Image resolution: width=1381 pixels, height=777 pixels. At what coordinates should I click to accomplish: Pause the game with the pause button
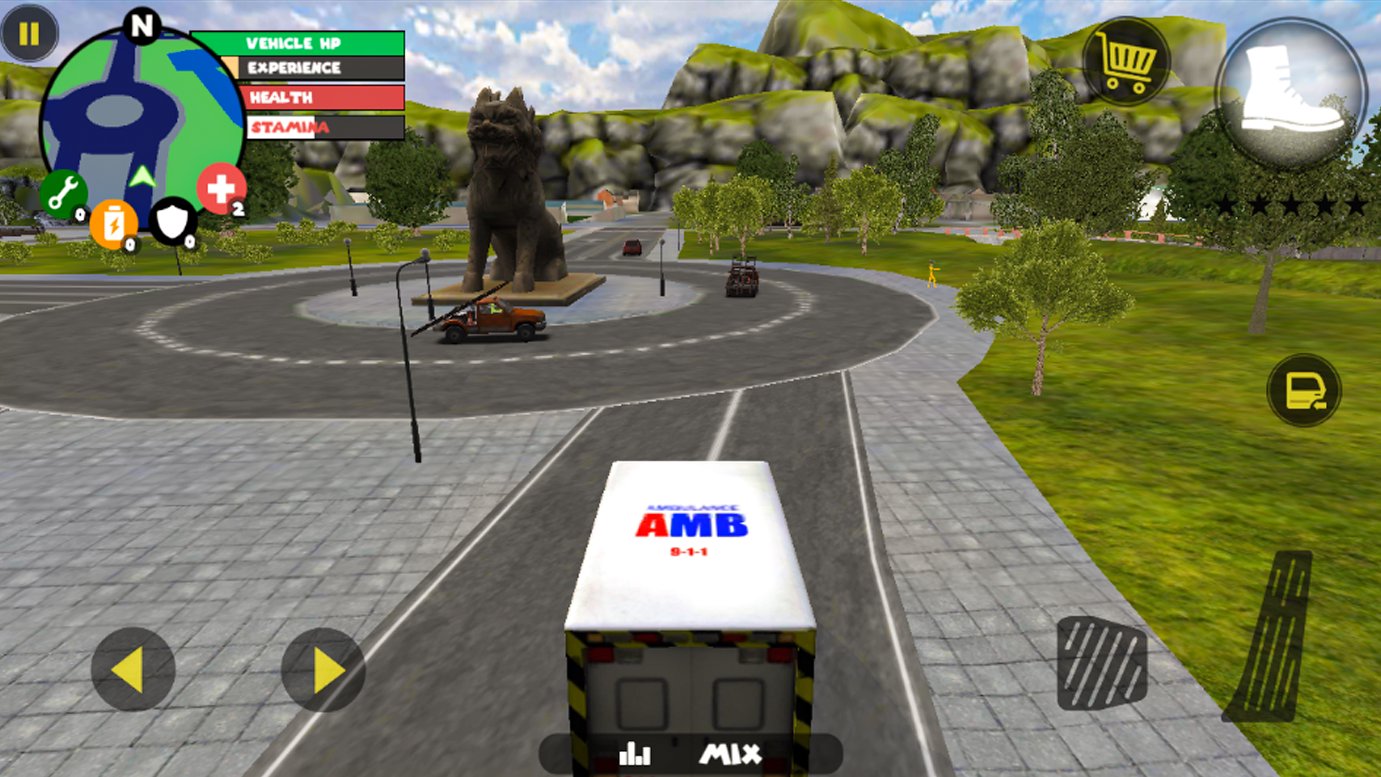[x=29, y=33]
